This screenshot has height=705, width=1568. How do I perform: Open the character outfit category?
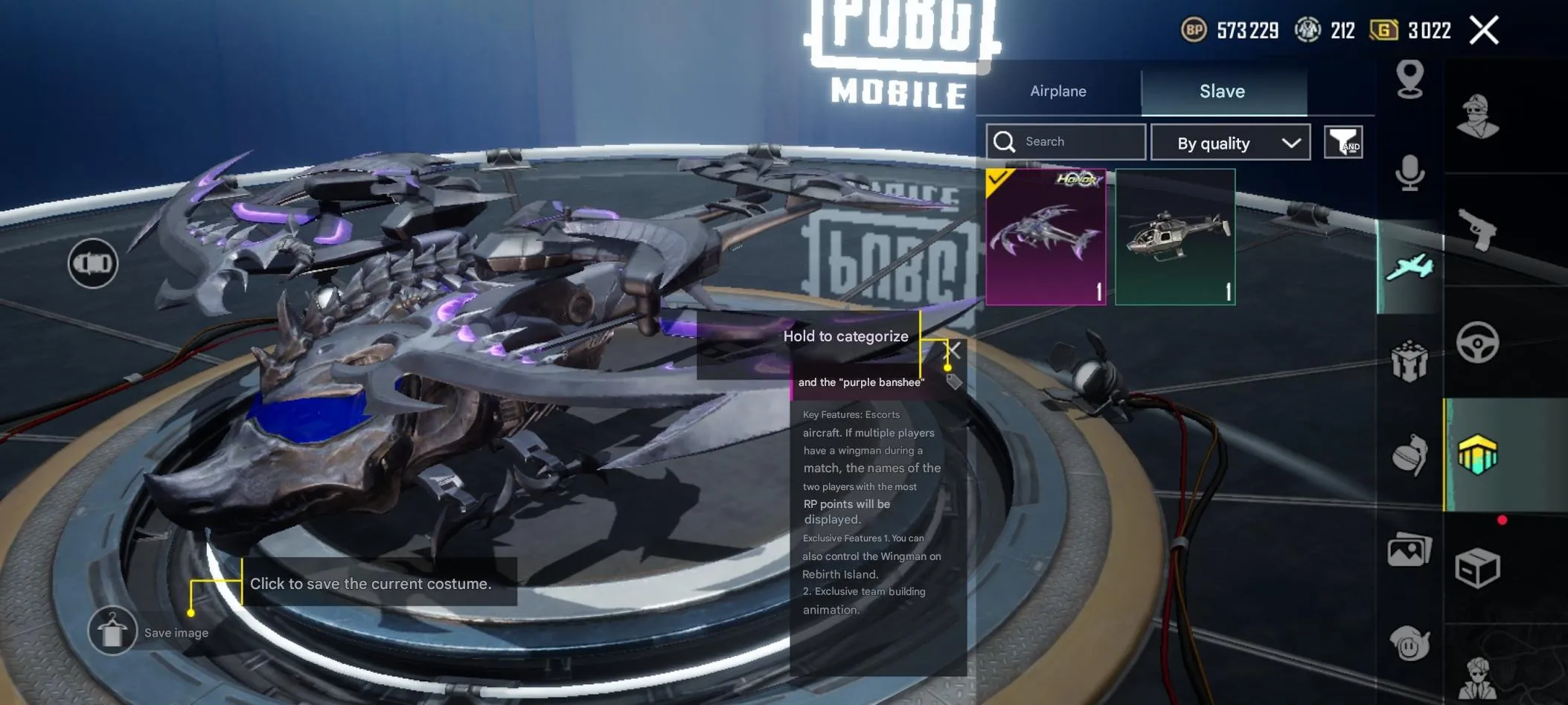tap(1477, 117)
